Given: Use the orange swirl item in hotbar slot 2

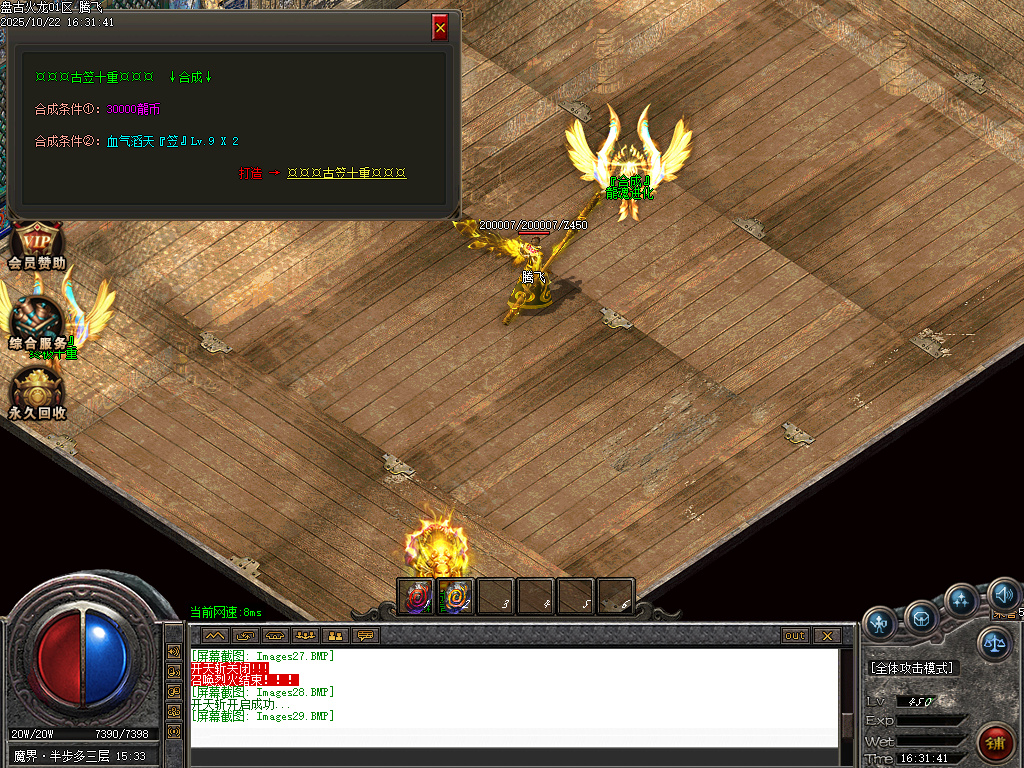Looking at the screenshot, I should (x=456, y=596).
